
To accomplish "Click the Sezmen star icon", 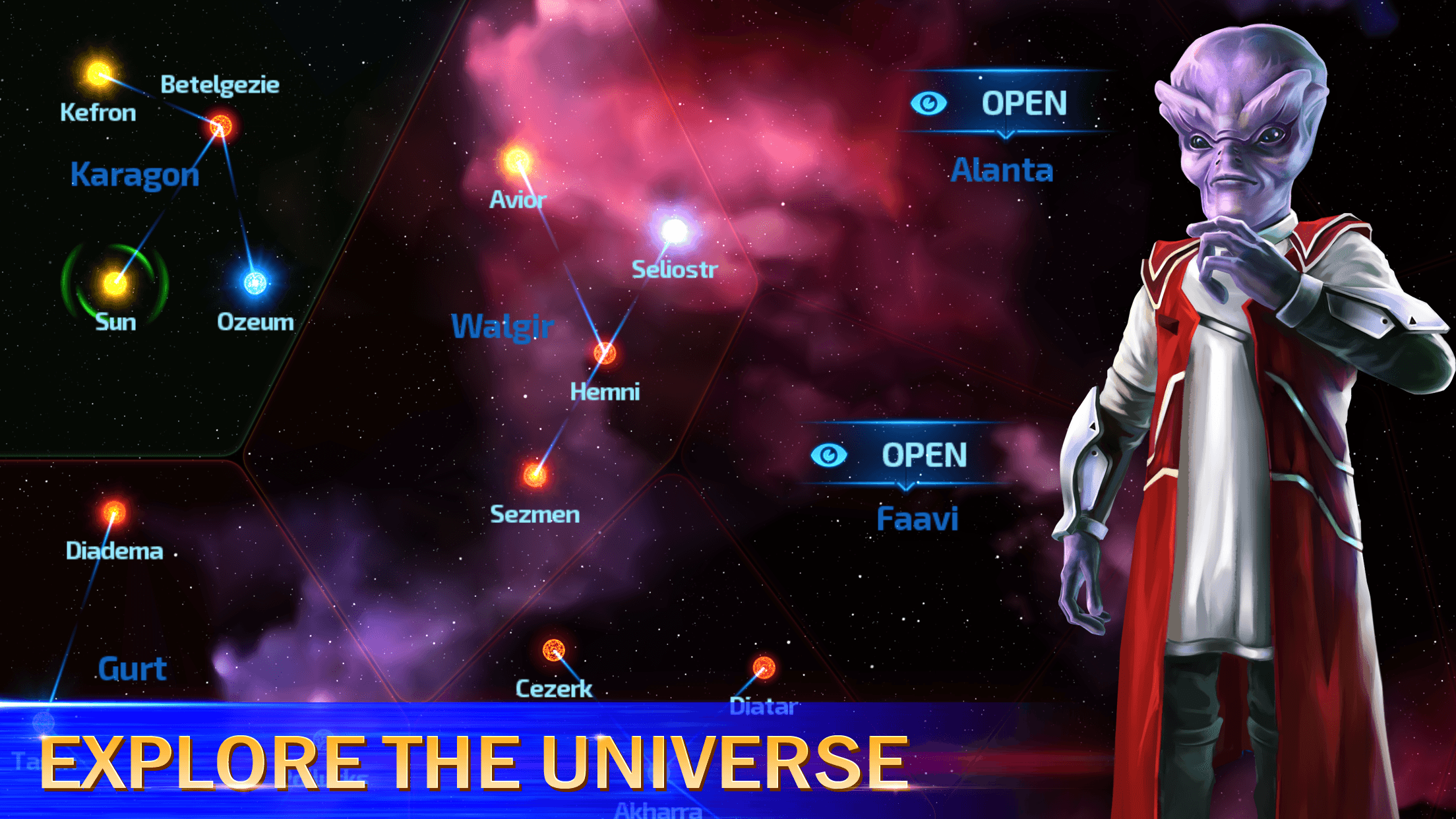I will pos(534,476).
